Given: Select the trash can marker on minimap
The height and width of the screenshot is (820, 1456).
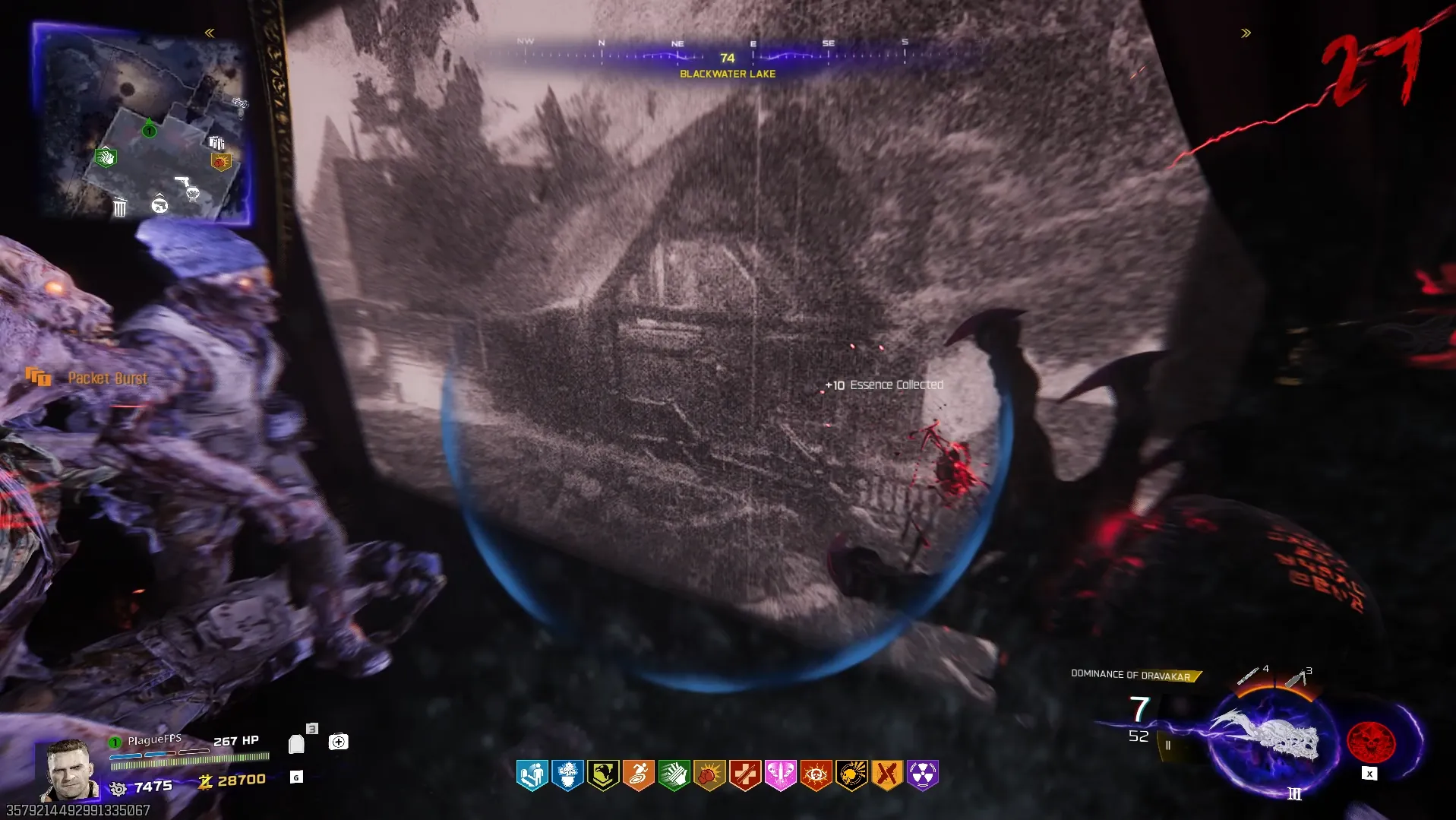Looking at the screenshot, I should [x=120, y=207].
